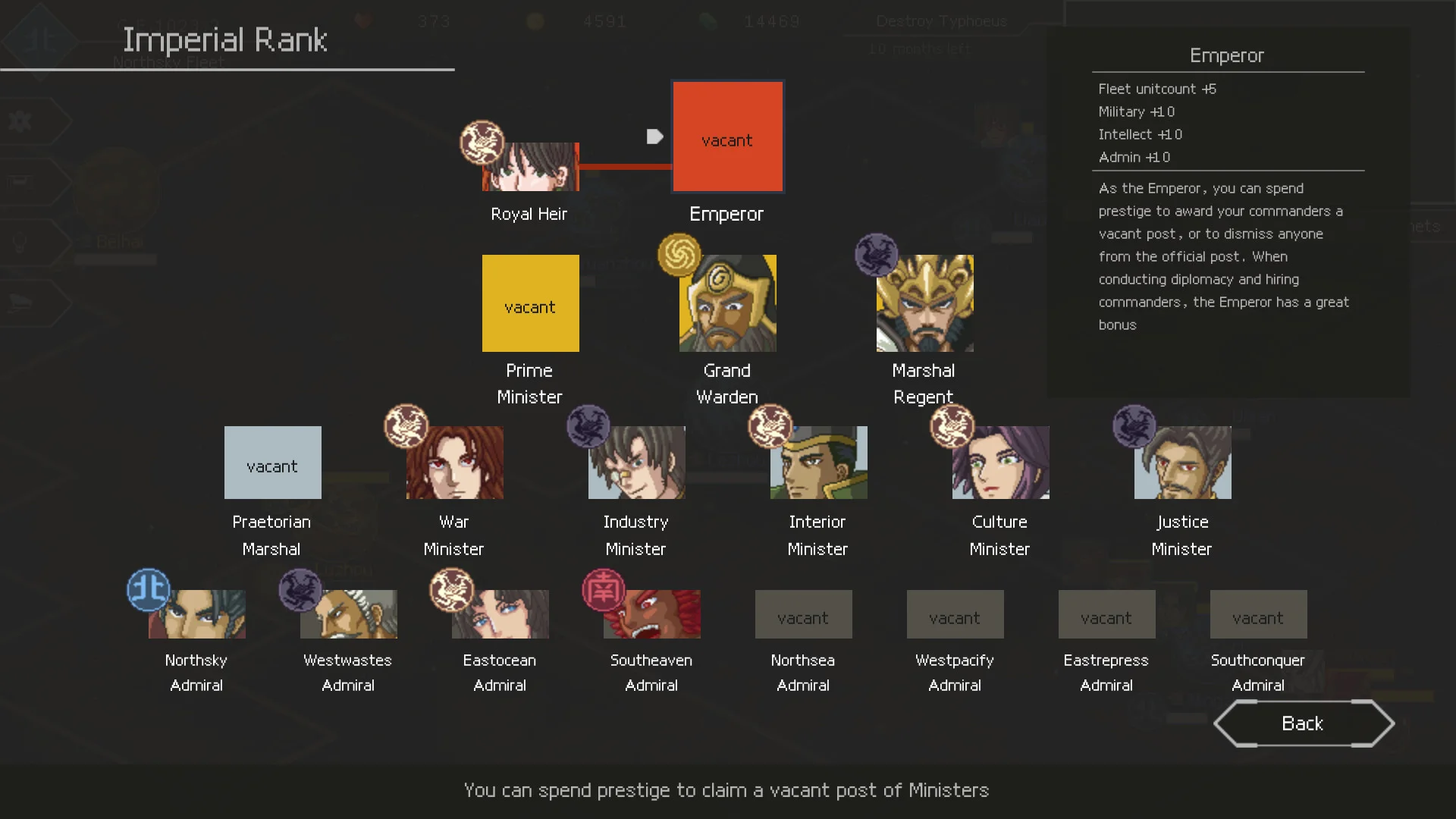Click the Interior Minister portrait

click(x=818, y=463)
